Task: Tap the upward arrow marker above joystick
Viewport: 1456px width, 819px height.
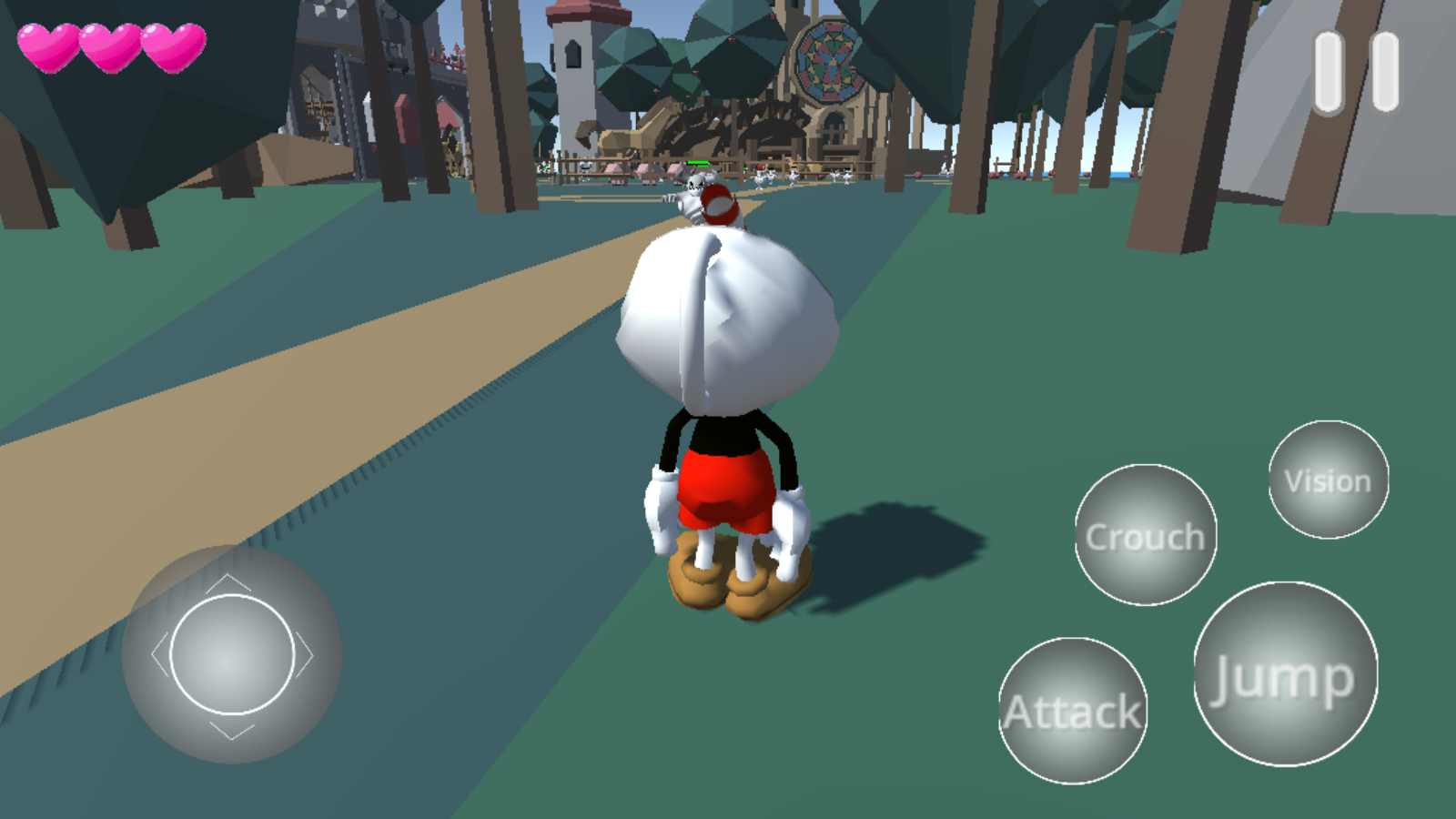Action: coord(229,582)
